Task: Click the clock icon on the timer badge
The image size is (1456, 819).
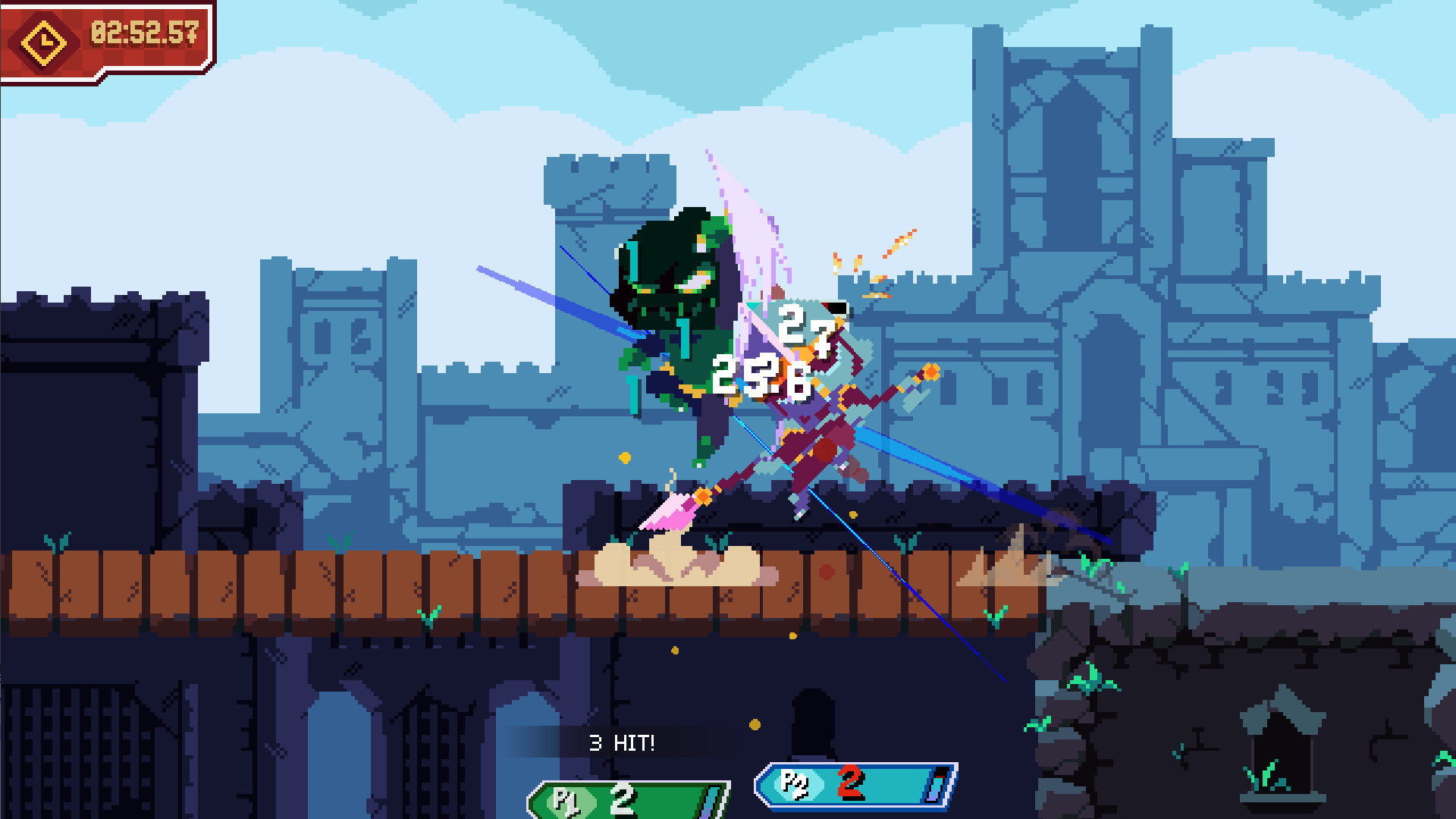Action: click(43, 42)
